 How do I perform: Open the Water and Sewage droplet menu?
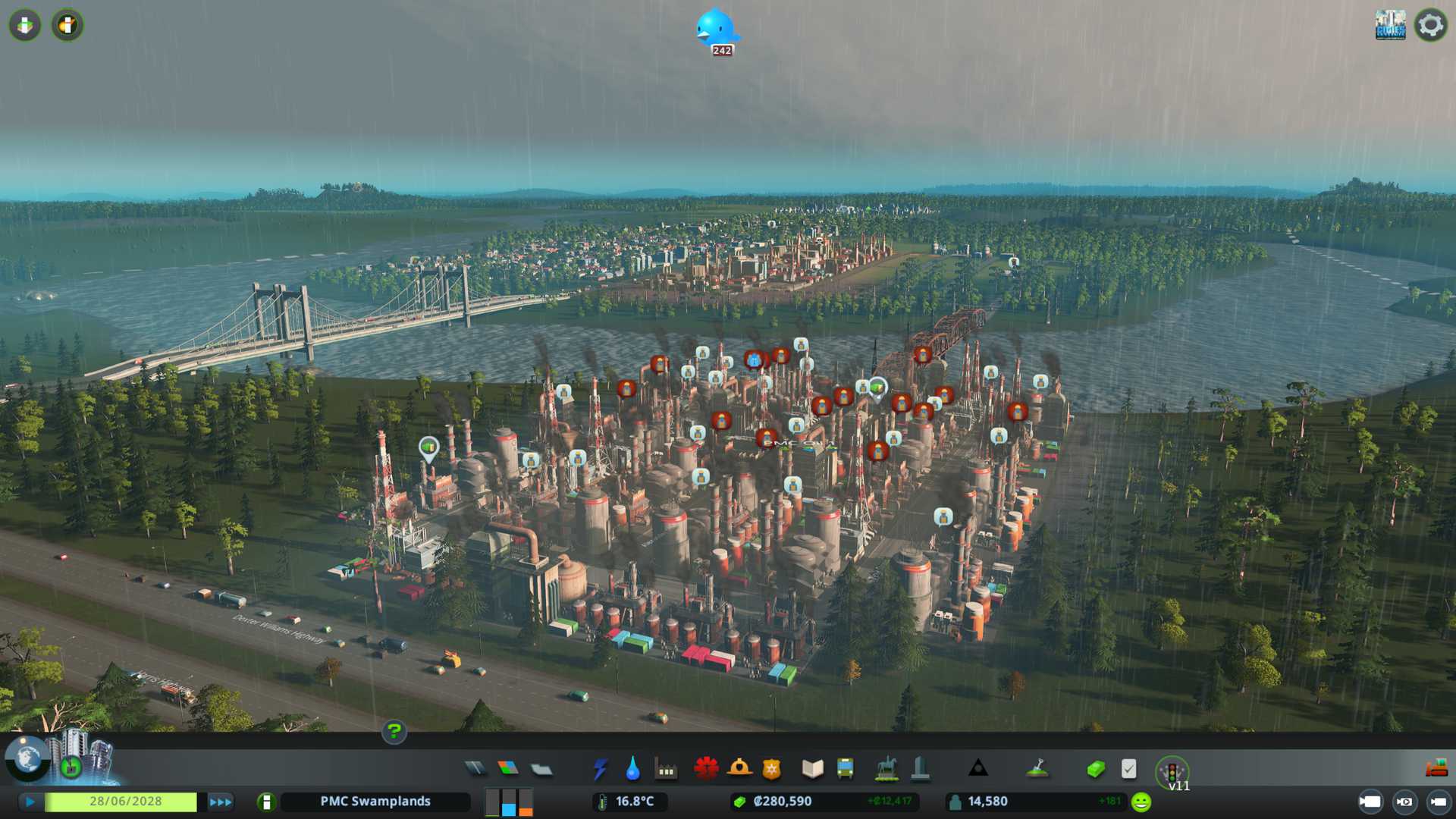632,769
